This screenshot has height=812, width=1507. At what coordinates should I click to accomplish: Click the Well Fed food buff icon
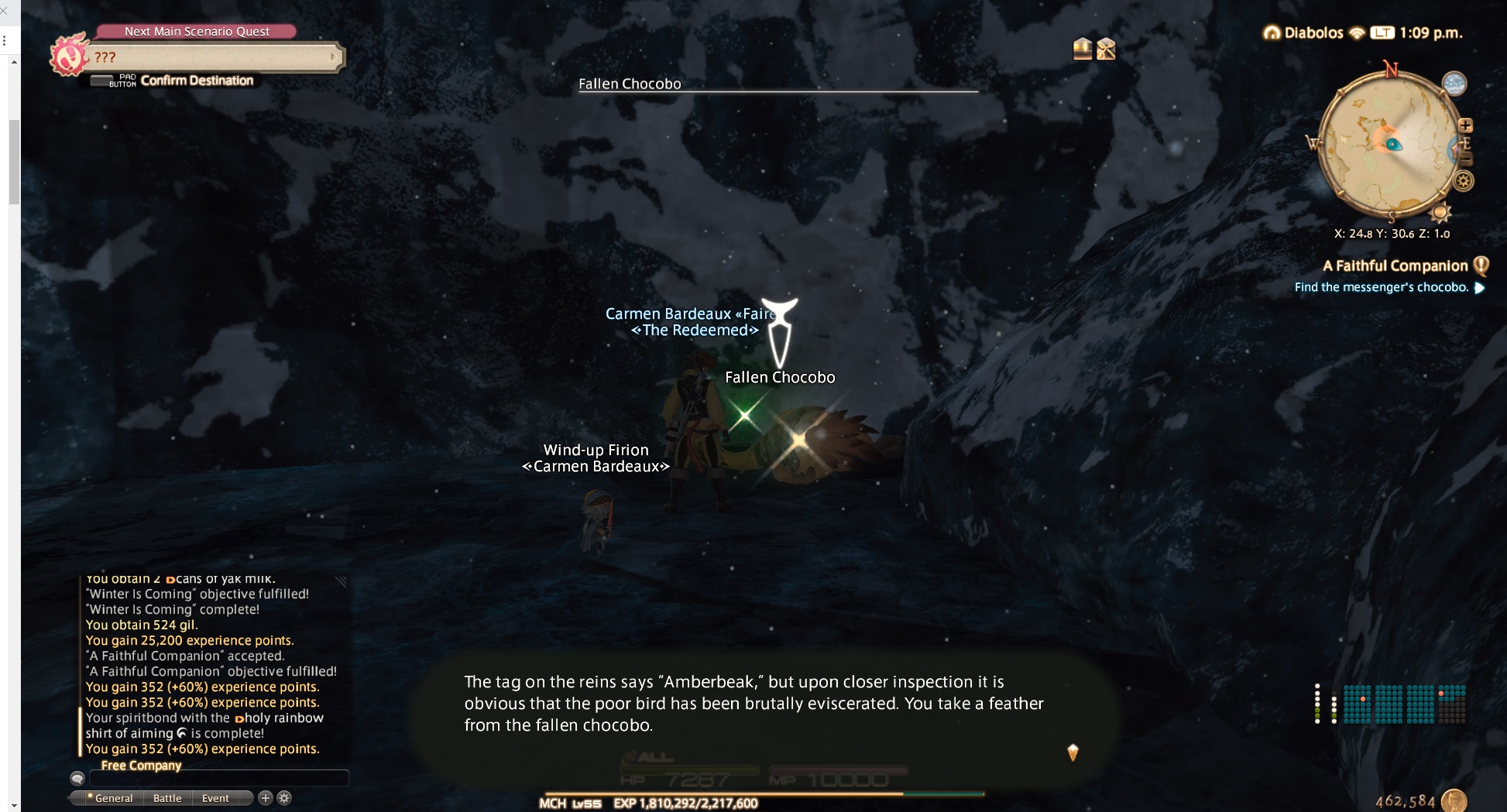[x=1106, y=49]
